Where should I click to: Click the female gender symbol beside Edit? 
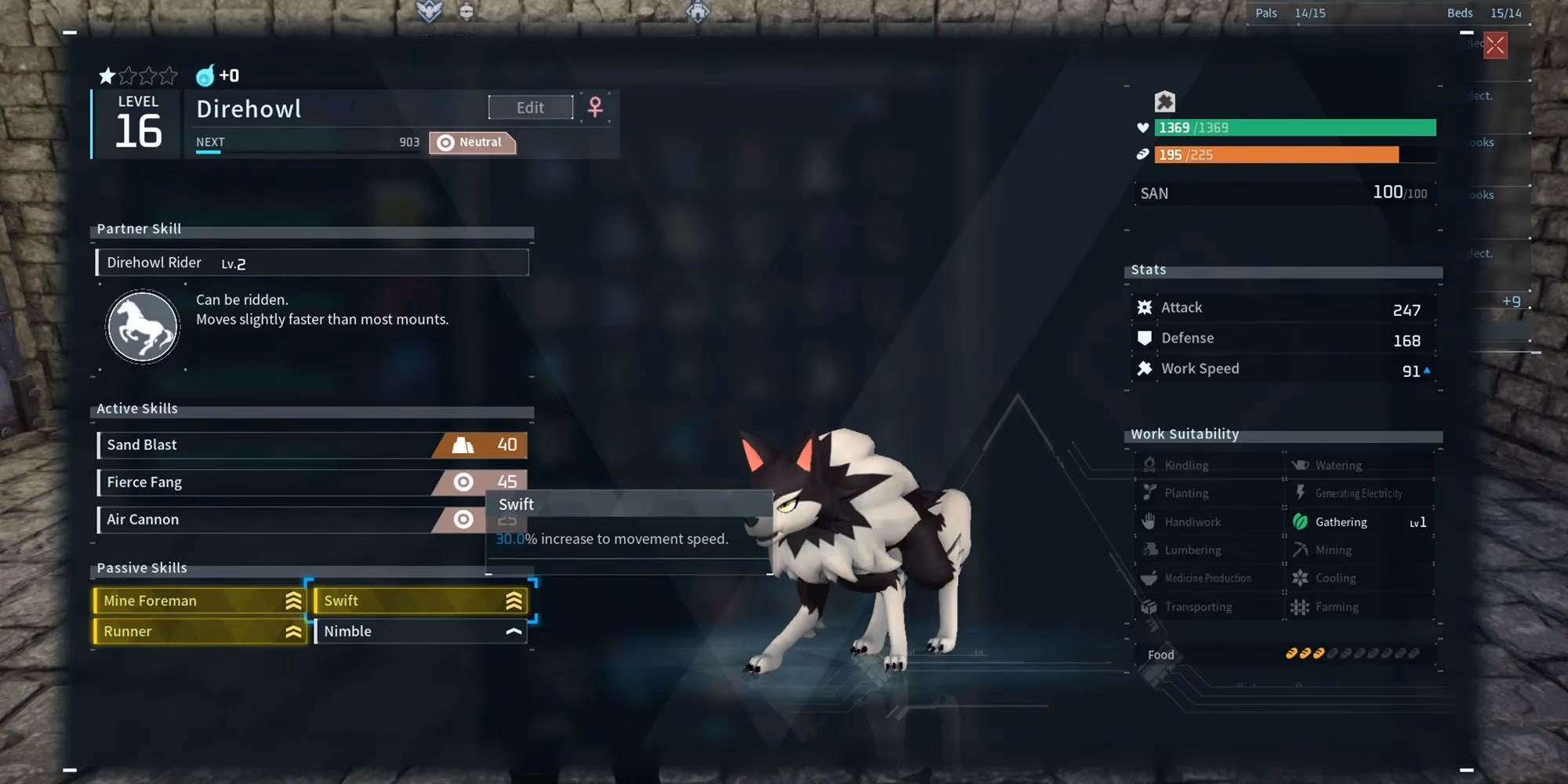[x=597, y=107]
